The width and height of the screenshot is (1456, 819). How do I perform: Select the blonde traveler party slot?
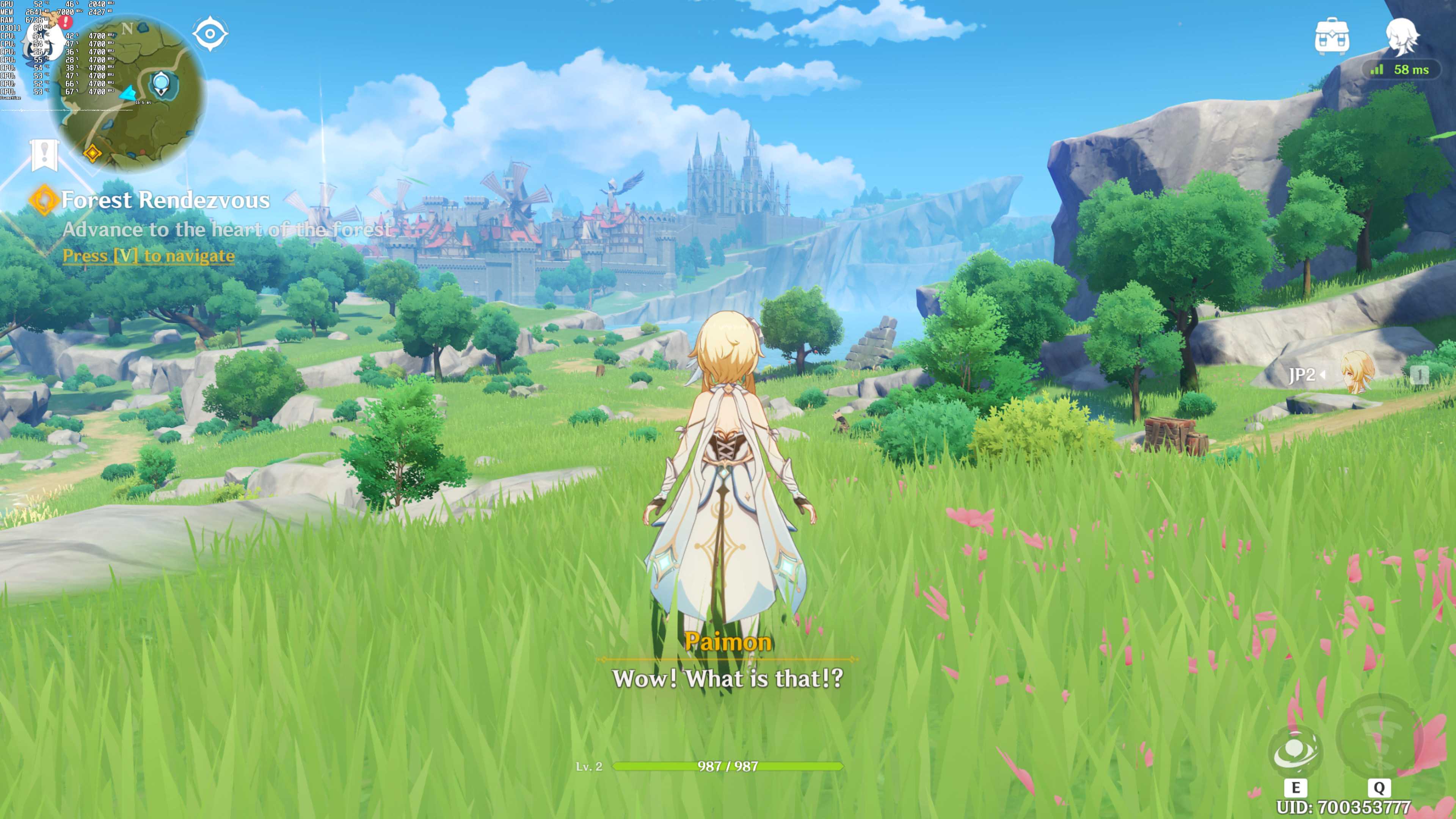tap(1357, 373)
